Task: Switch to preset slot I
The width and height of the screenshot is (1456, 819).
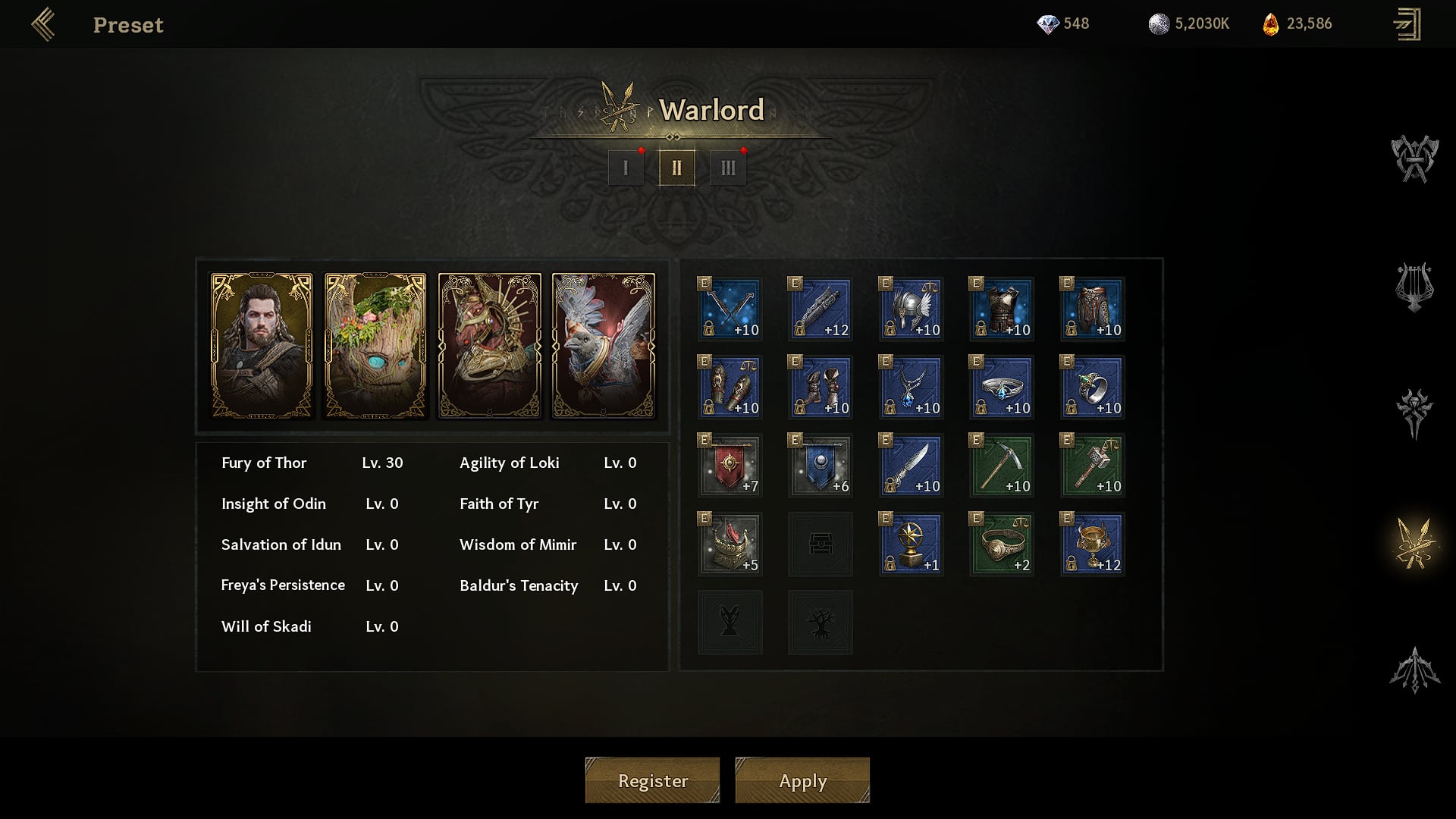Action: click(x=626, y=168)
